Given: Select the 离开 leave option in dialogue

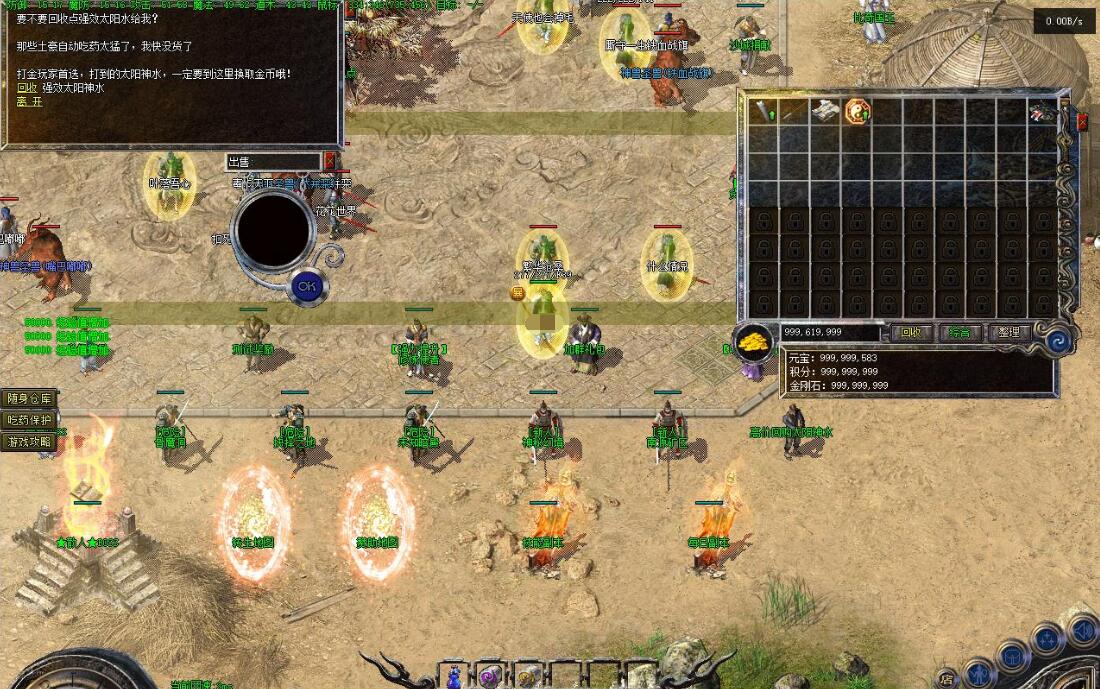Looking at the screenshot, I should pos(30,101).
